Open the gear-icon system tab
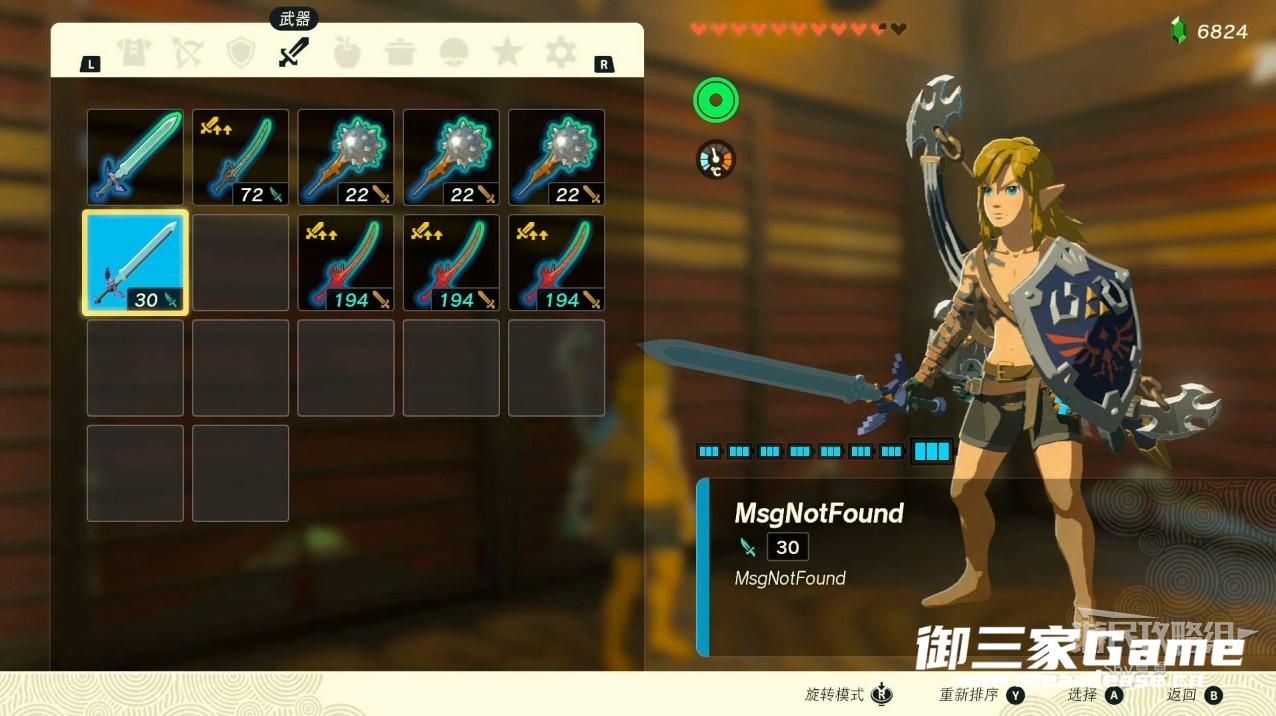Image resolution: width=1276 pixels, height=716 pixels. [560, 52]
